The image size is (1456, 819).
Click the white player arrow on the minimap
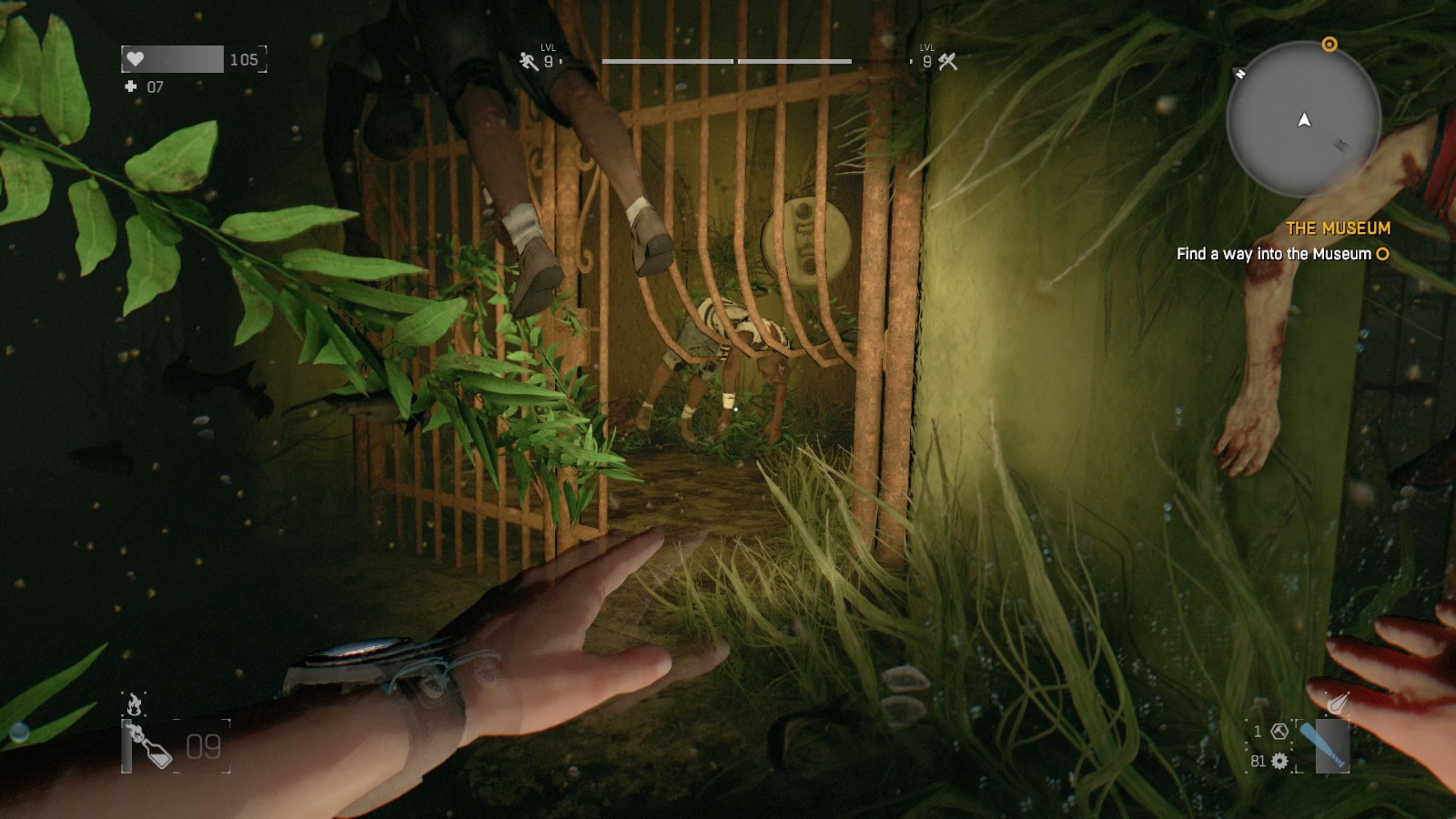tap(1303, 118)
